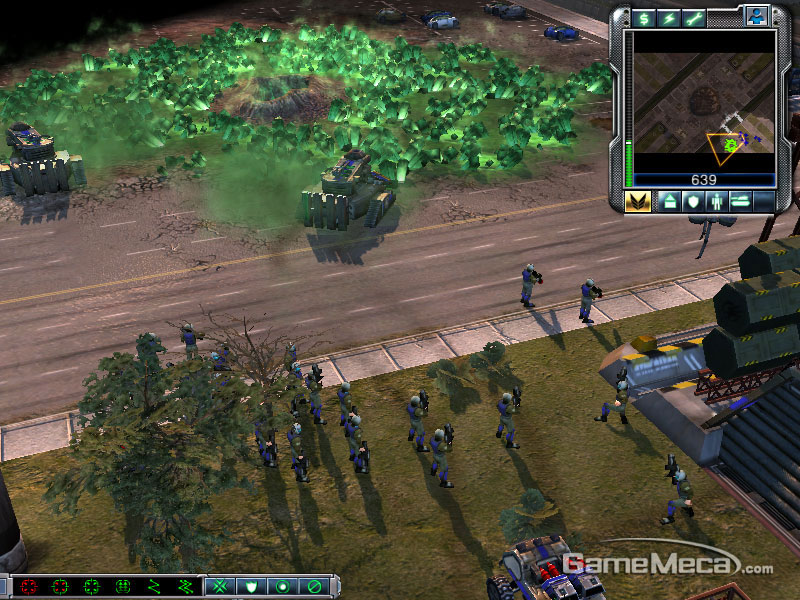Select the red crosshair with green center
Viewport: 800px width, 600px height.
(x=60, y=586)
